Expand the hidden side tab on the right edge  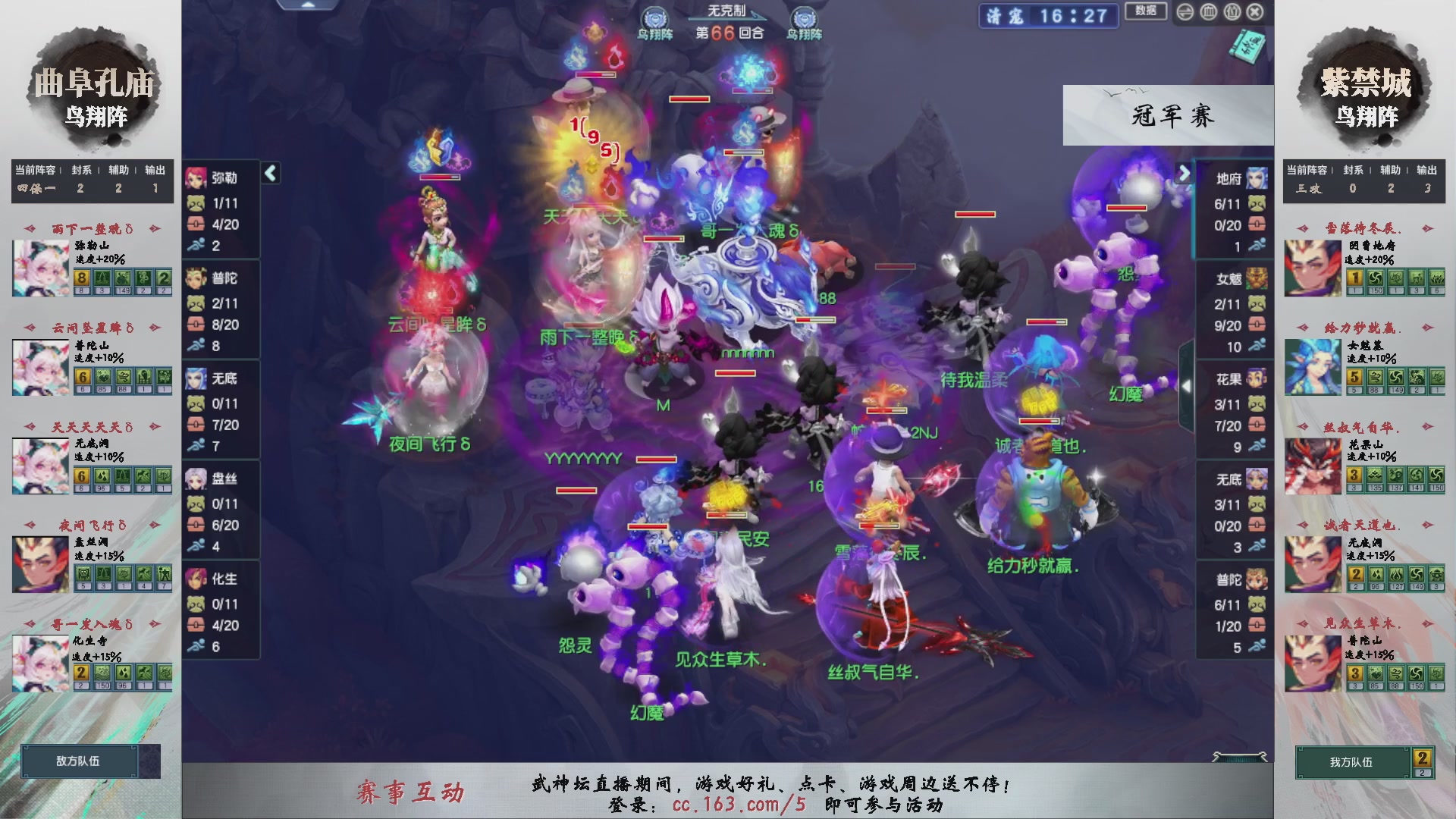(1187, 387)
